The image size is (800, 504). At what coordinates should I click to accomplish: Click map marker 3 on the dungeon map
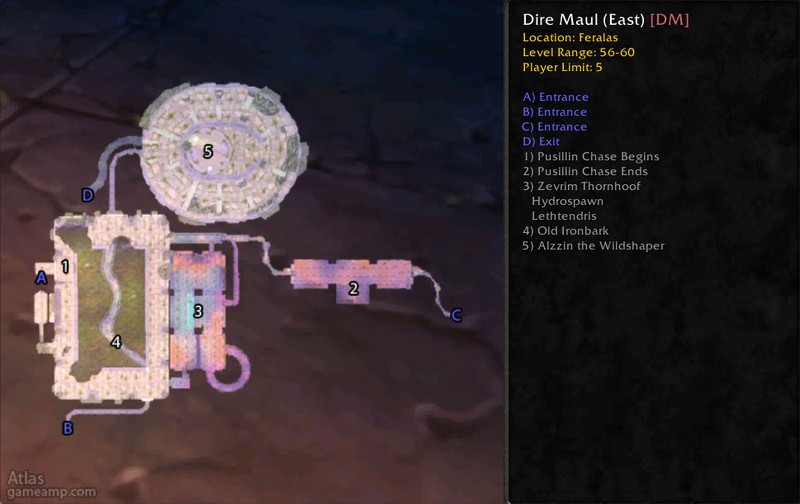(x=198, y=312)
